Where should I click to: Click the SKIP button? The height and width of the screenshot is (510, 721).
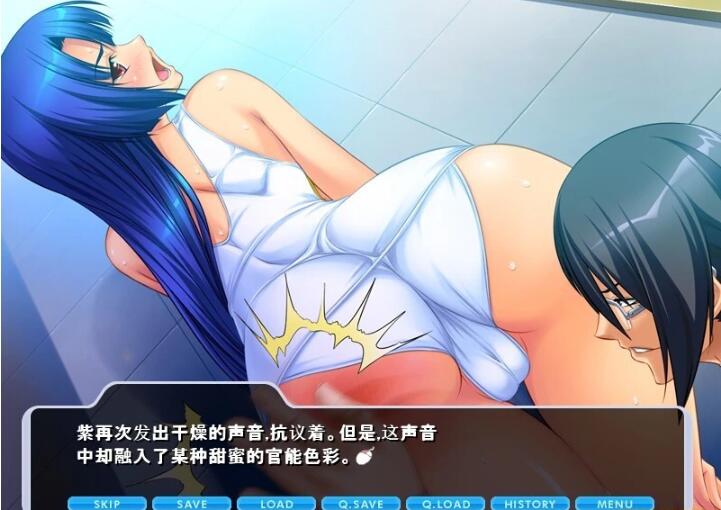pos(107,503)
